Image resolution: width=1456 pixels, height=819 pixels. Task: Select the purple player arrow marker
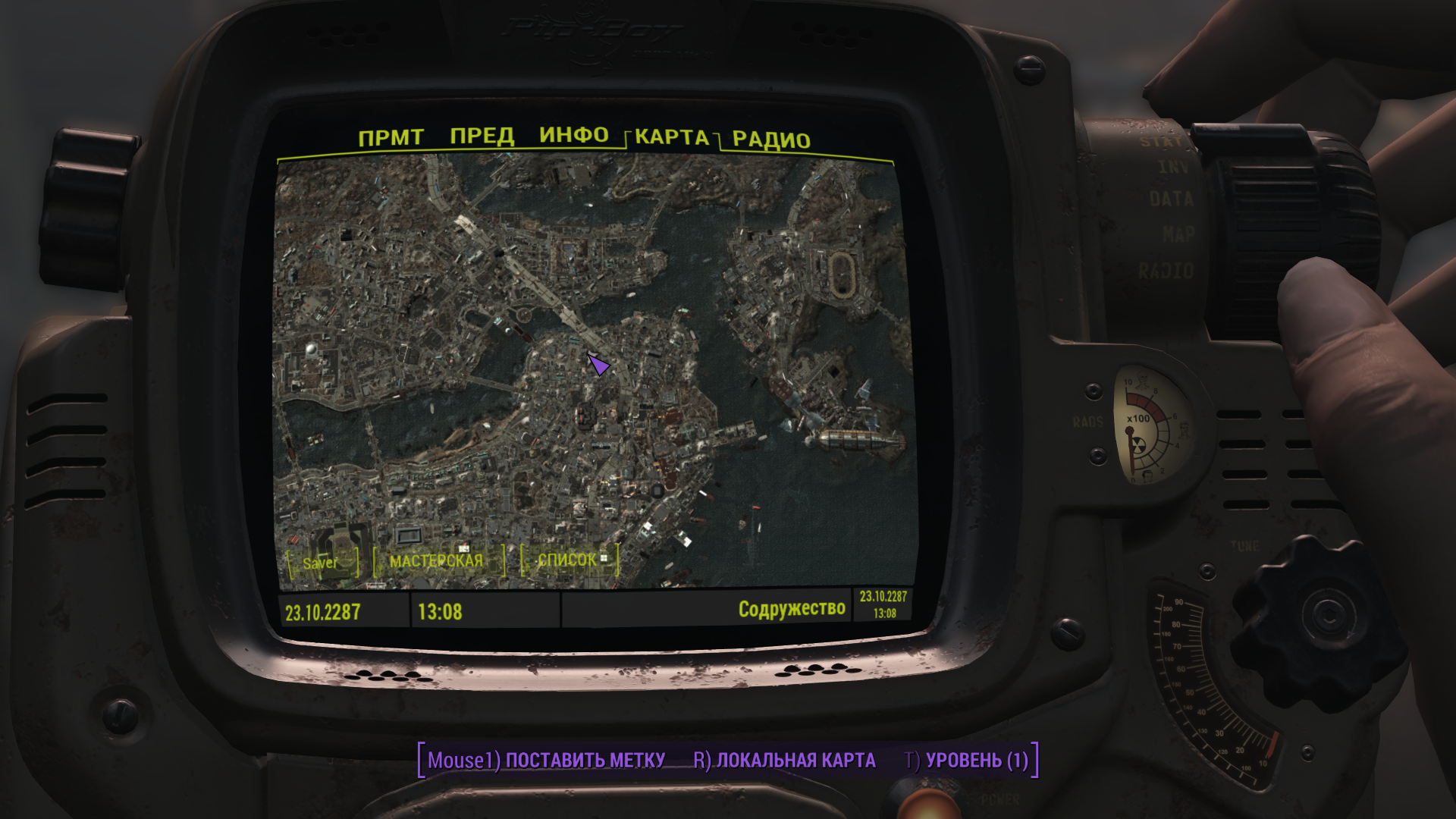(598, 366)
